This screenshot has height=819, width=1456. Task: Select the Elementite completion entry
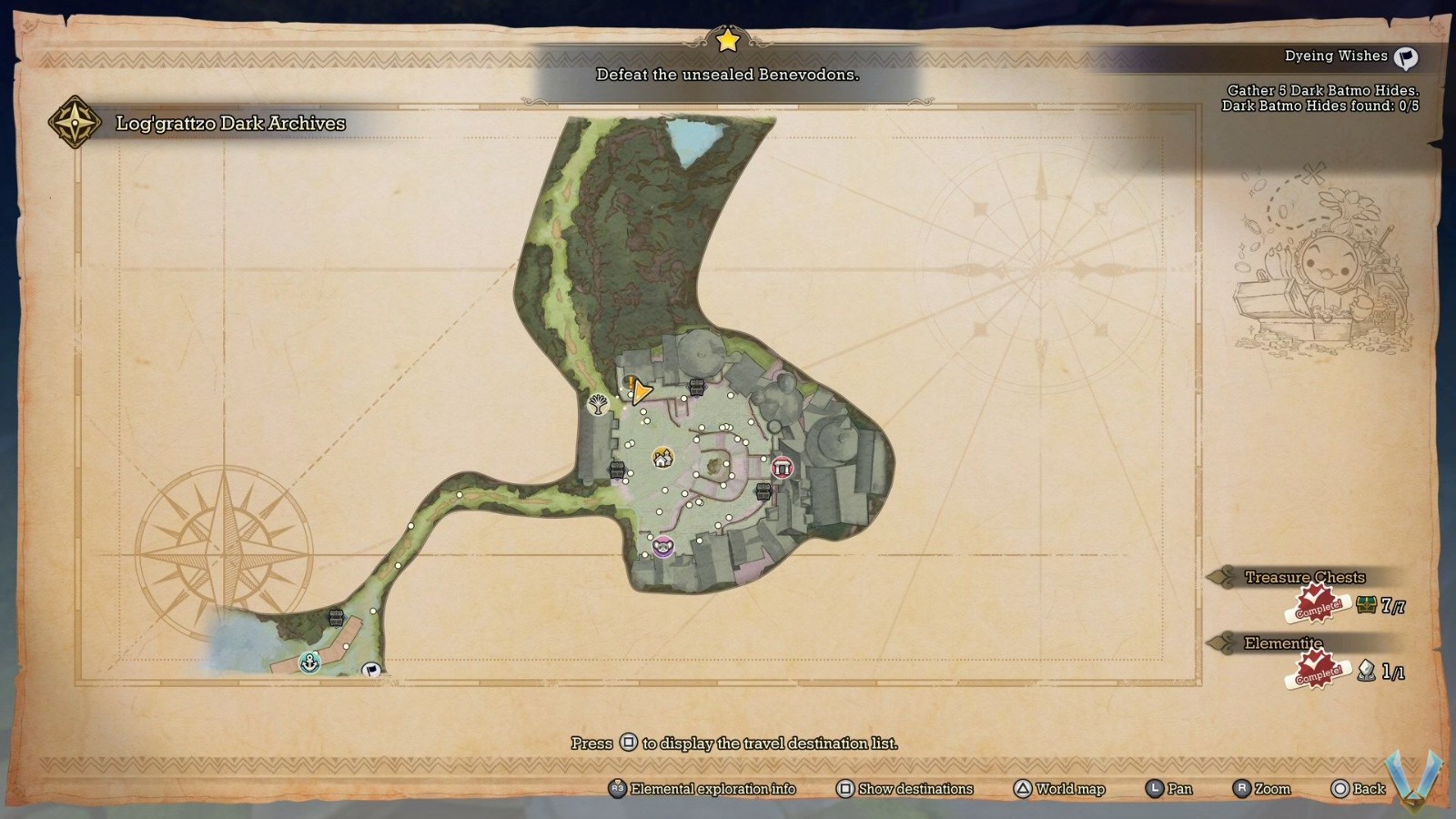(1284, 644)
